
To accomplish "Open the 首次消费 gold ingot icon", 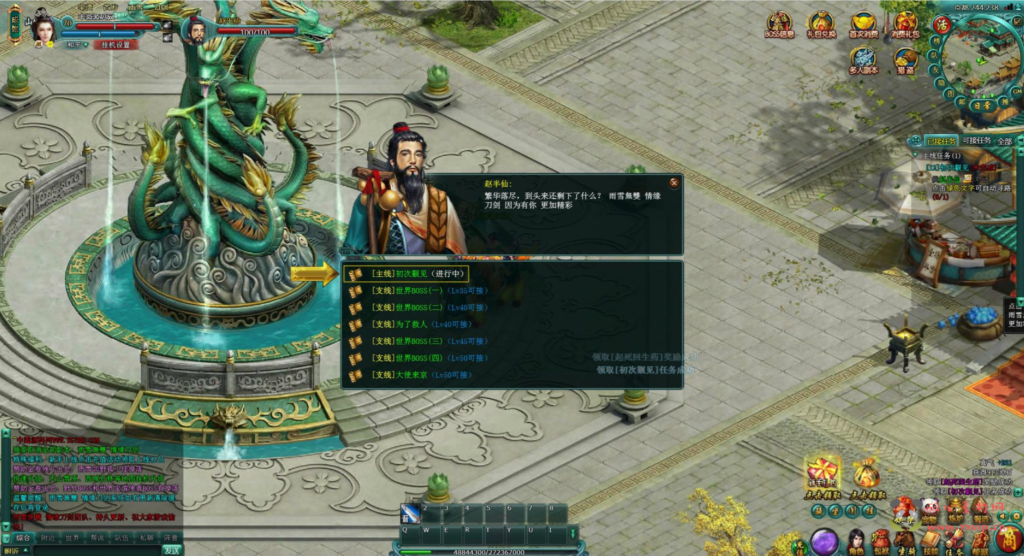I will [863, 25].
